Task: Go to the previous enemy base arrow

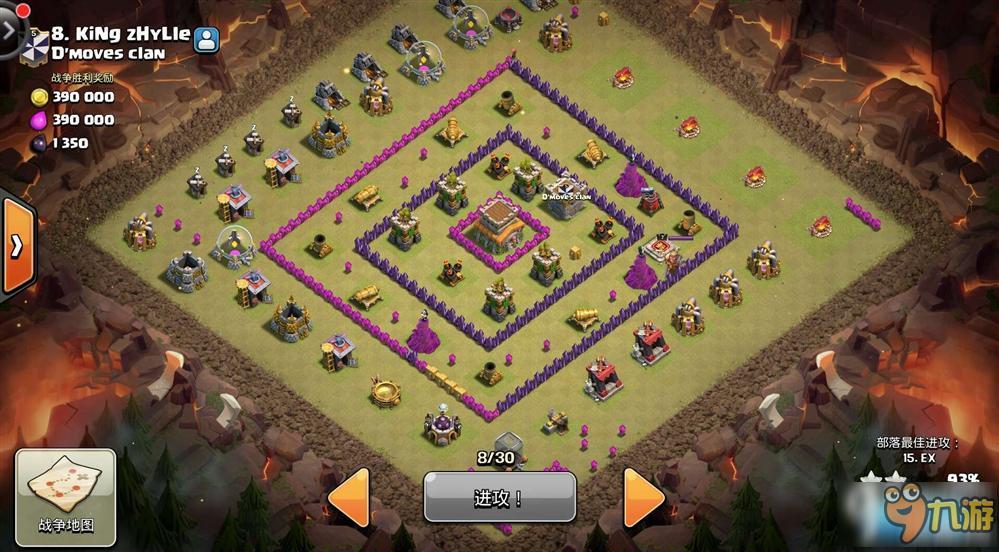Action: click(x=351, y=497)
